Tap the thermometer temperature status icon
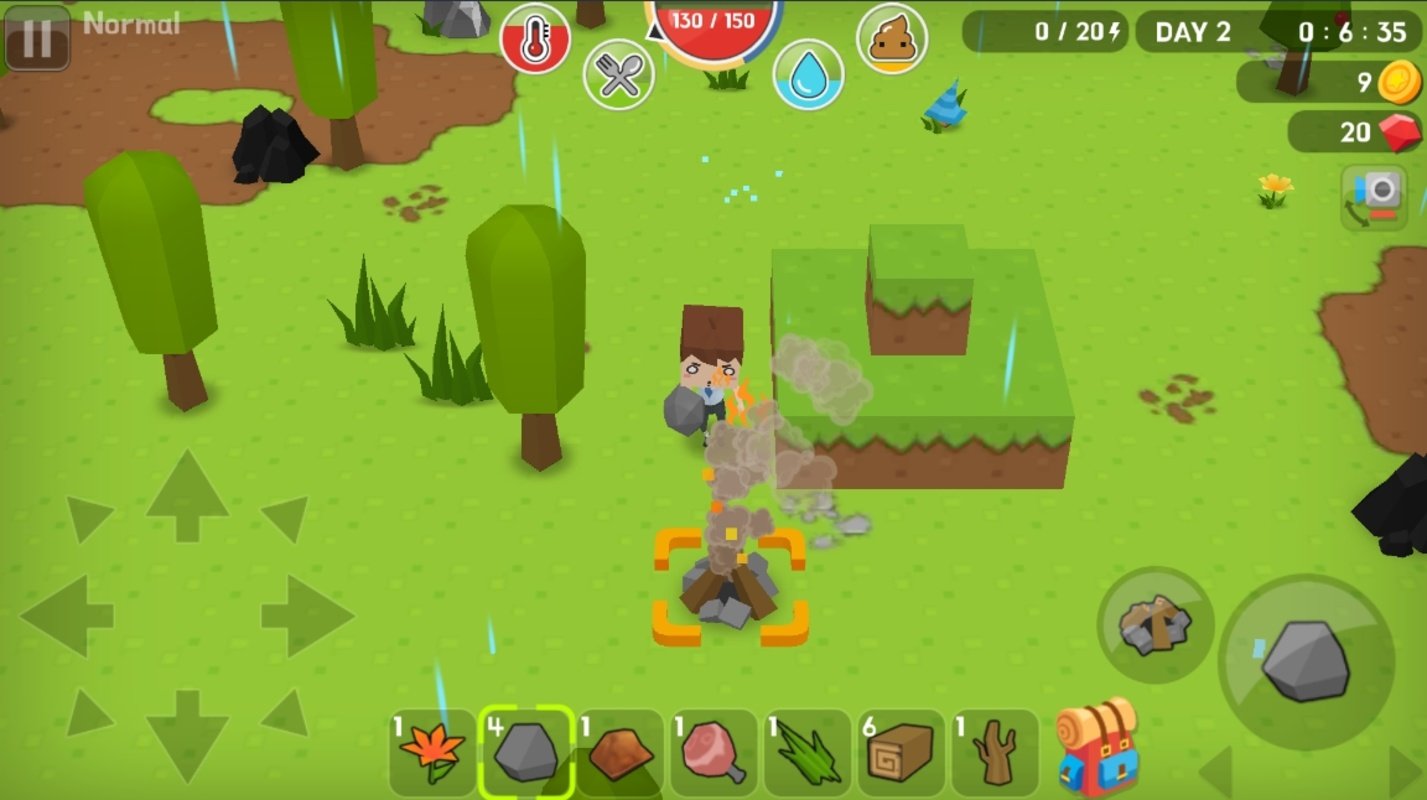 pyautogui.click(x=535, y=40)
